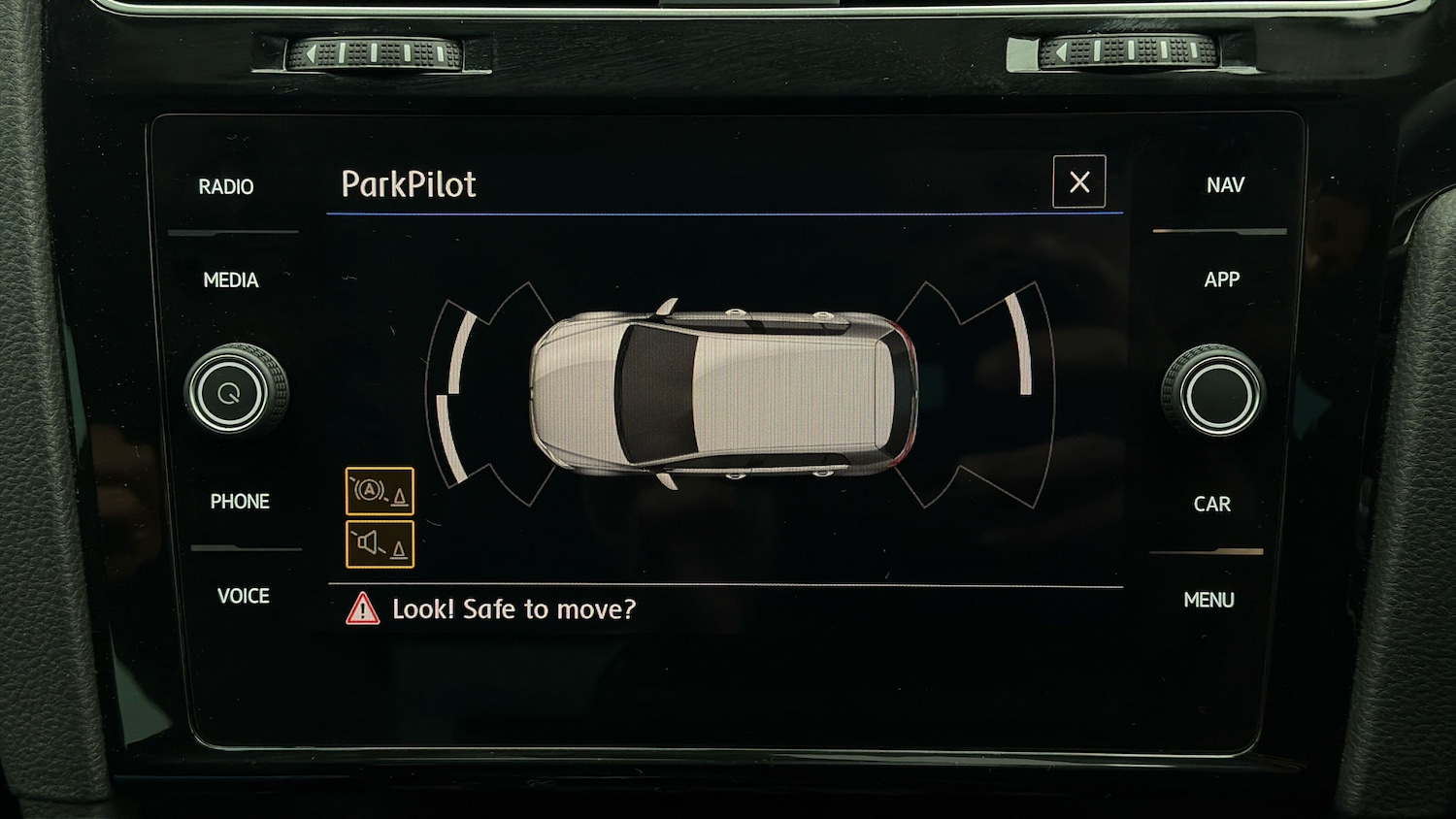Toggle the maneuver braking warning indicator

(380, 490)
